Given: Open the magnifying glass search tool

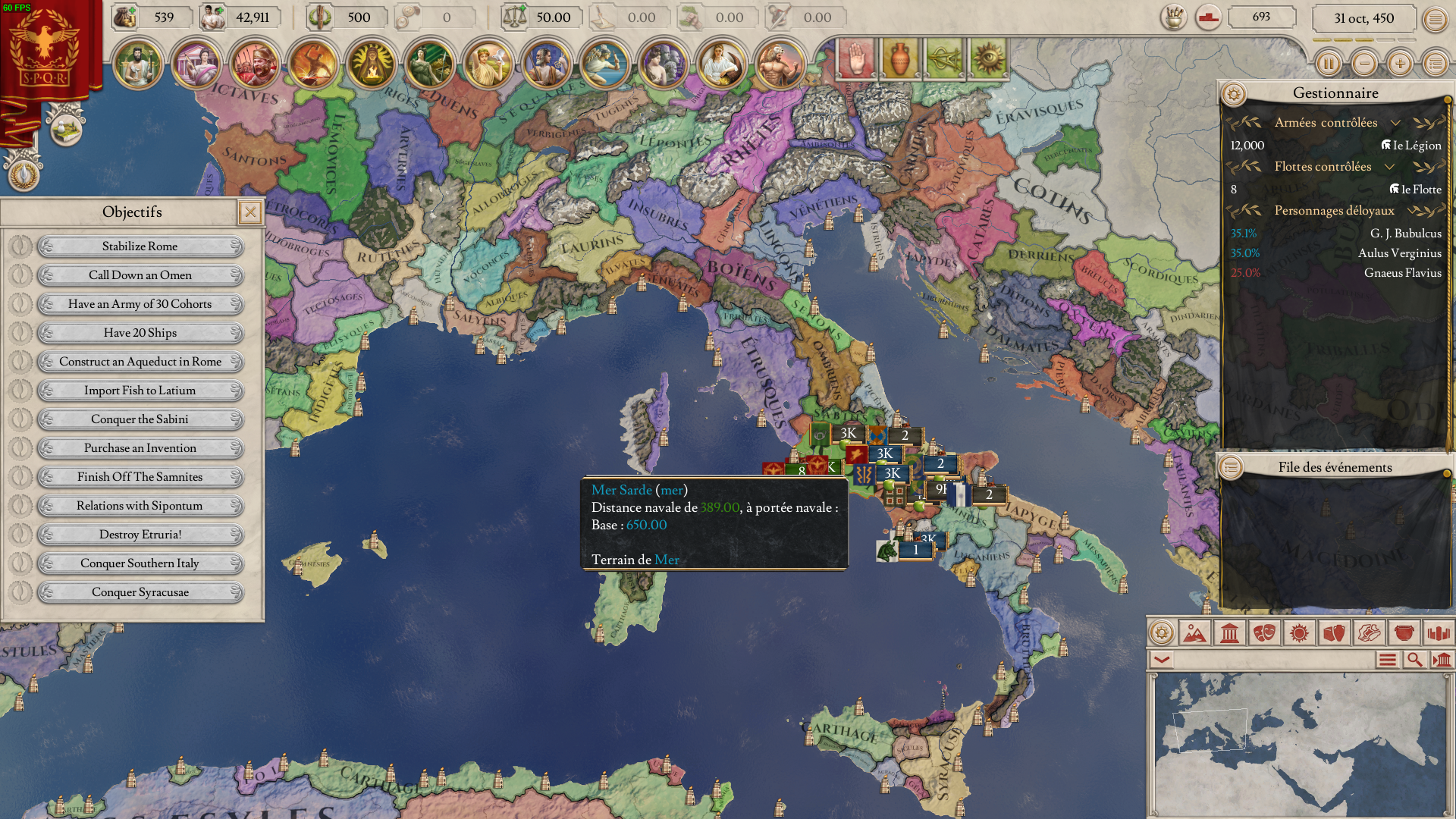Looking at the screenshot, I should [1414, 660].
